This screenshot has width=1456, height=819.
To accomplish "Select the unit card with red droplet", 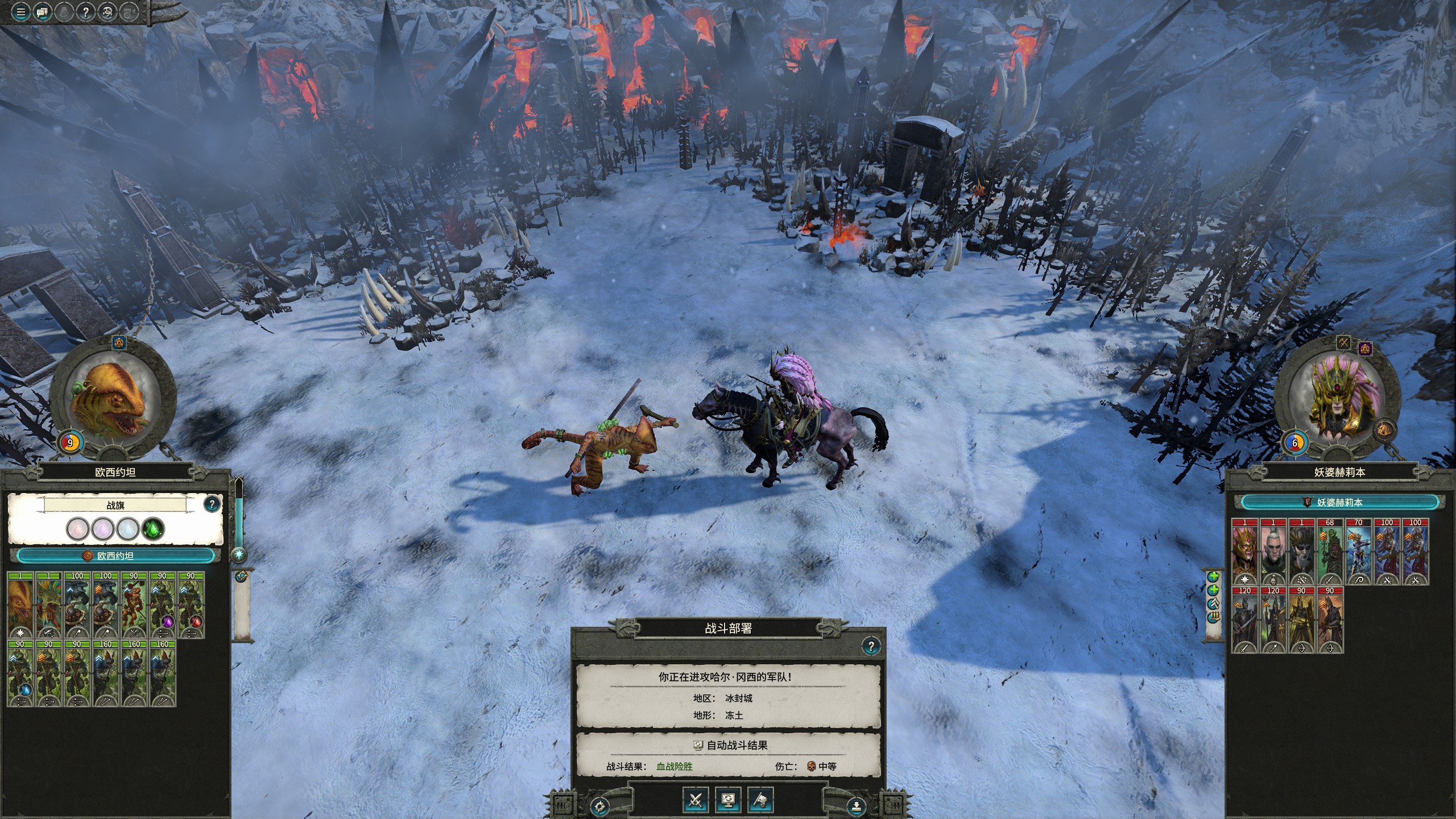I will coord(191,605).
